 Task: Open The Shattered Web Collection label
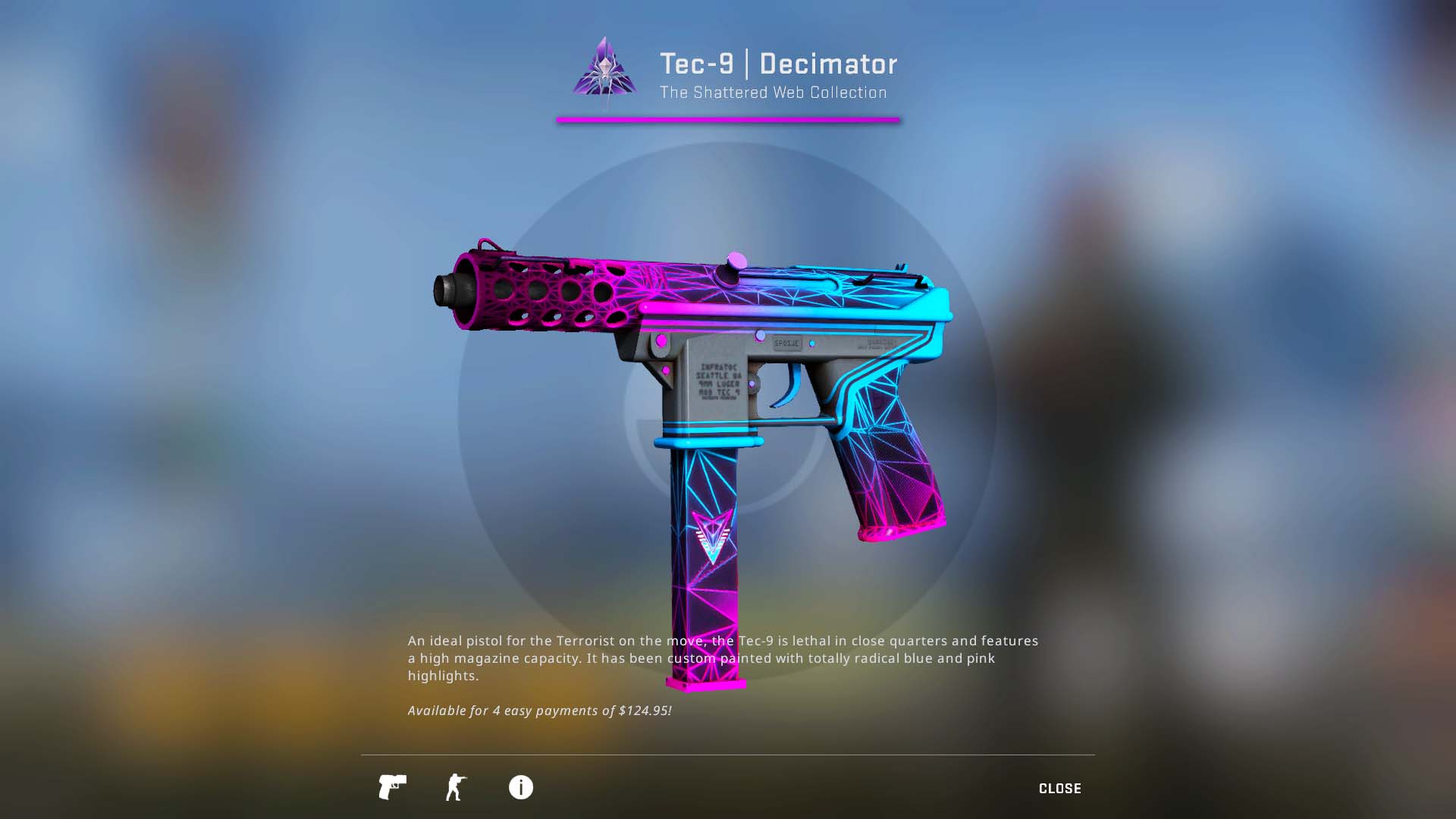click(772, 93)
